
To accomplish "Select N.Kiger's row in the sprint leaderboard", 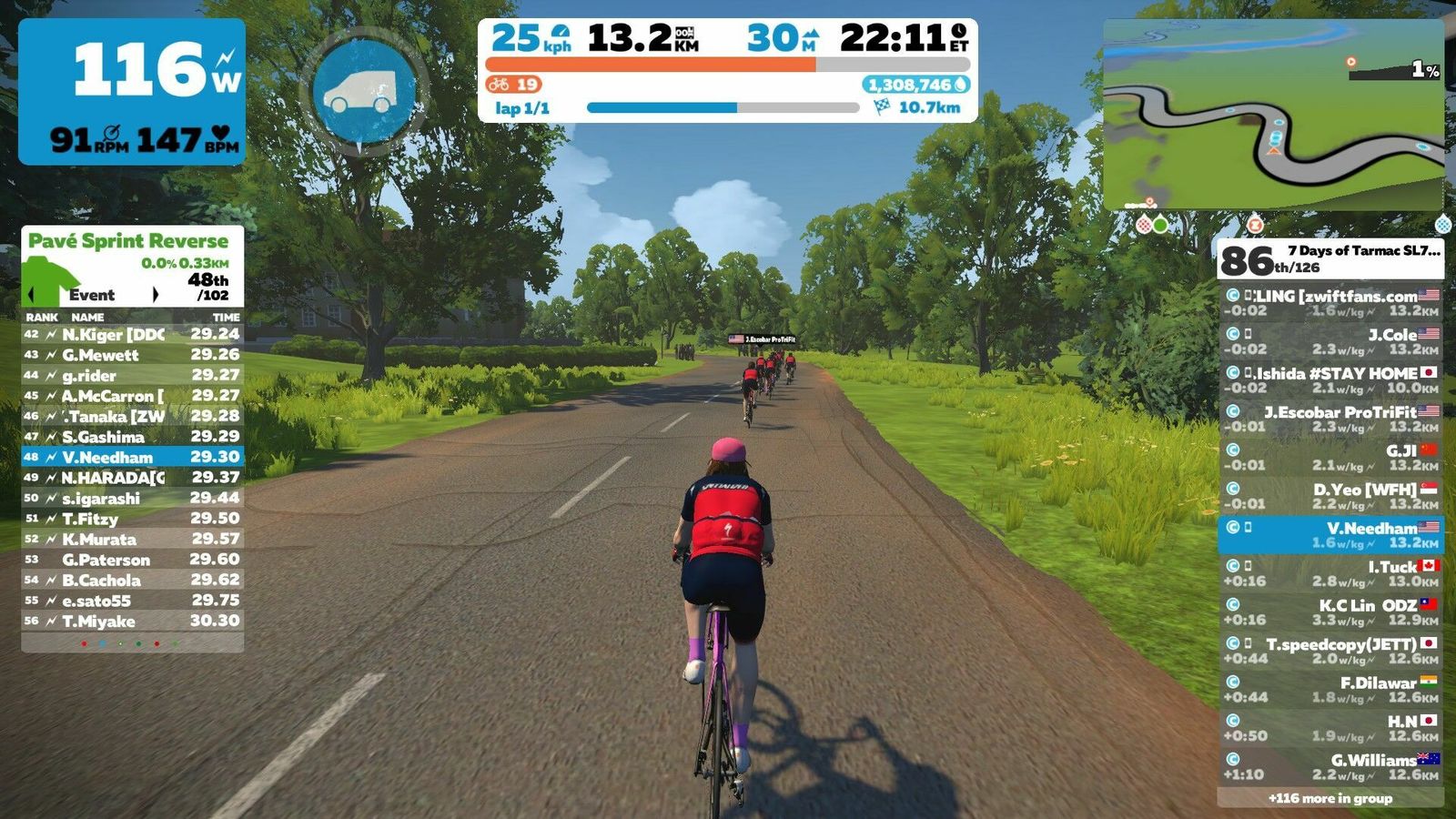I will 133,335.
